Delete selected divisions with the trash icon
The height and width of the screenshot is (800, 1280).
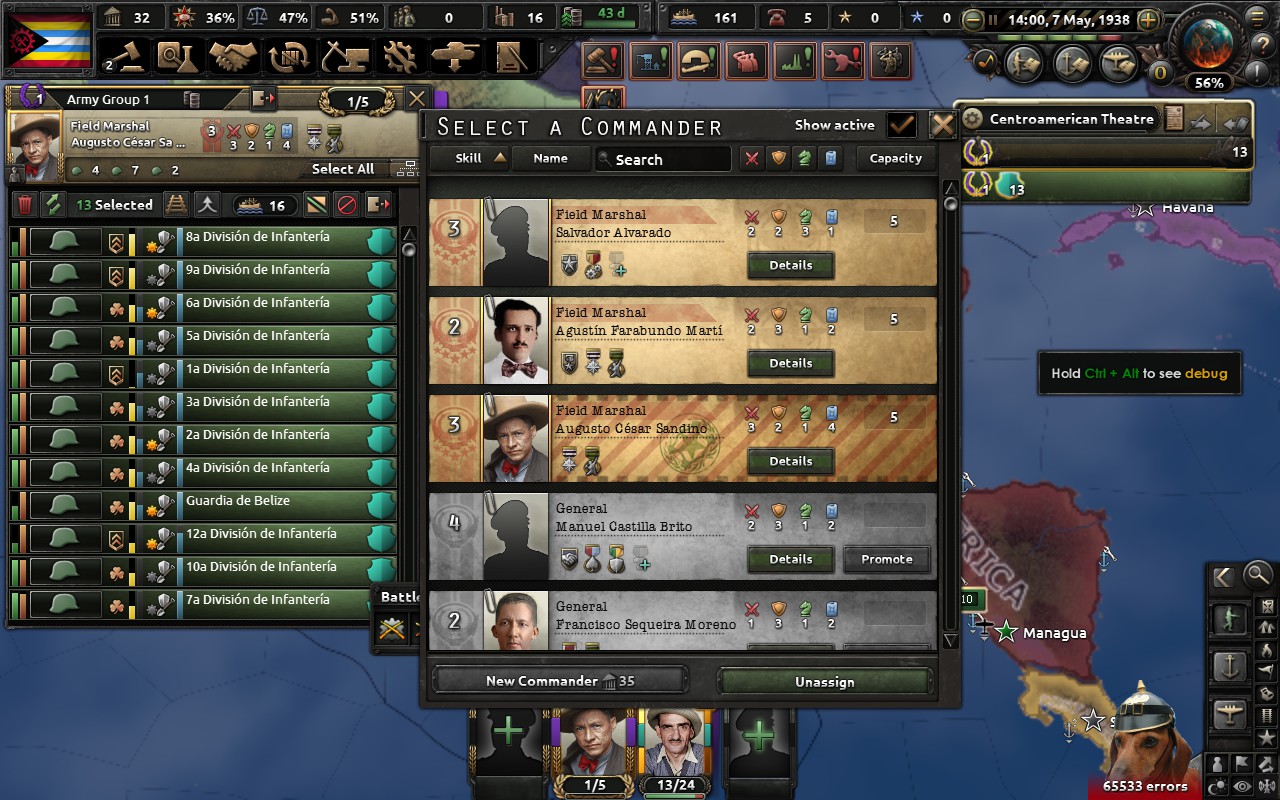[25, 205]
